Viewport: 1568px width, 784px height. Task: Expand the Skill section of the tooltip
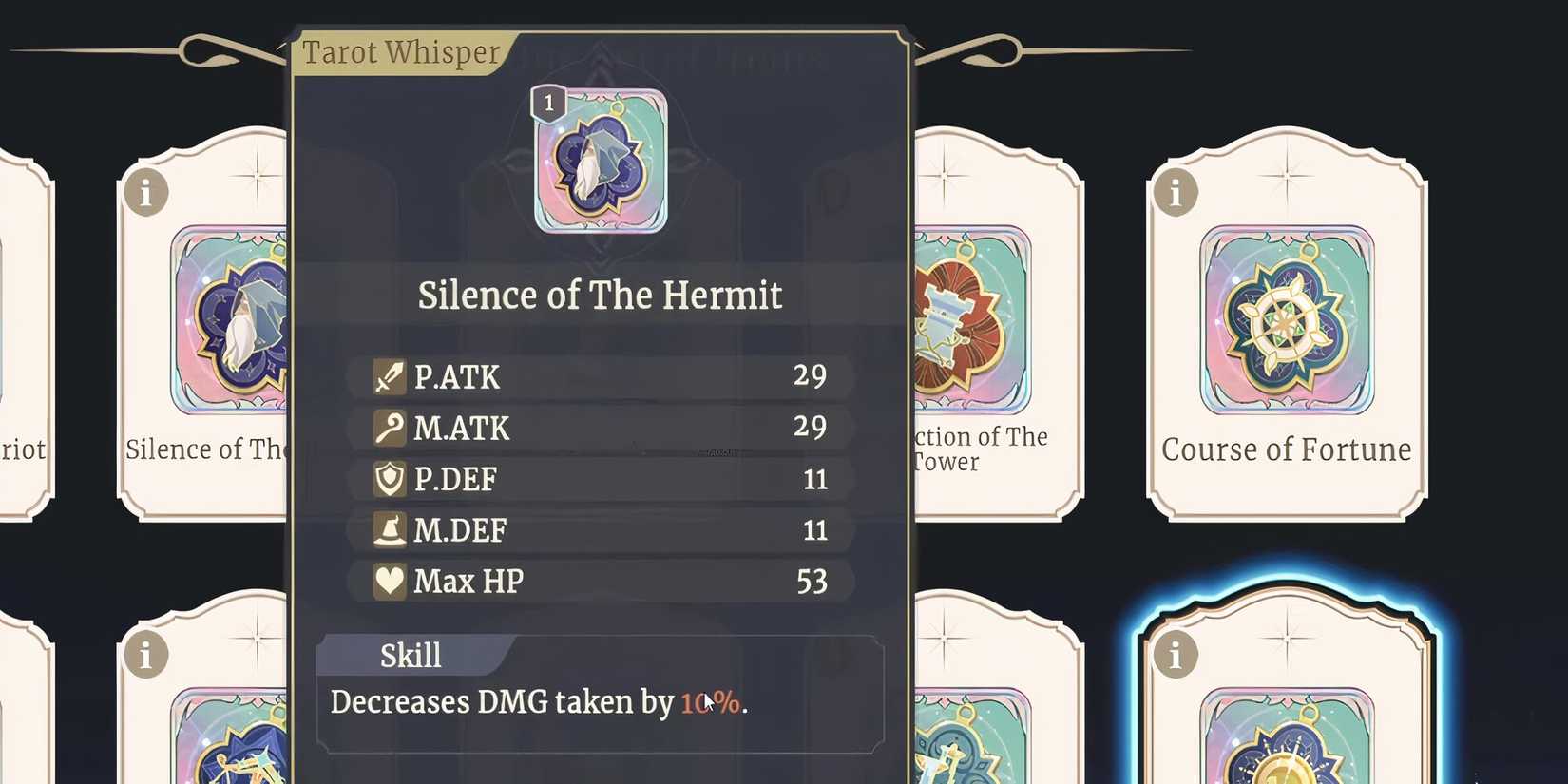[x=411, y=655]
